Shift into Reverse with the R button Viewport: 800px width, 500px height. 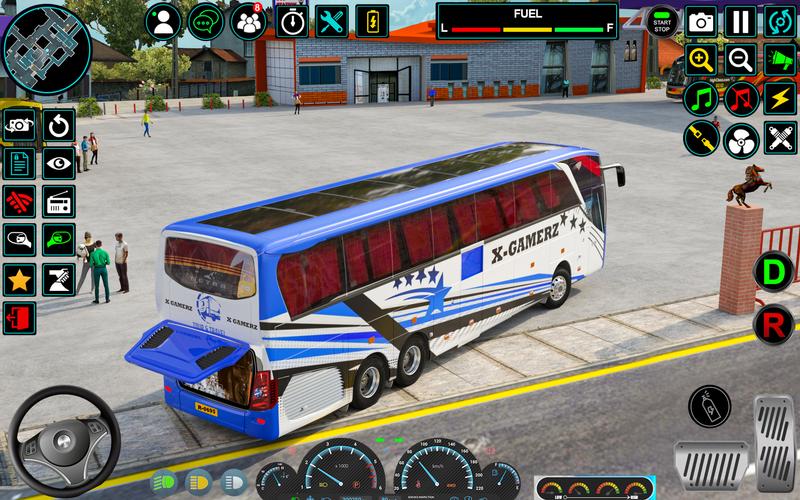point(774,323)
